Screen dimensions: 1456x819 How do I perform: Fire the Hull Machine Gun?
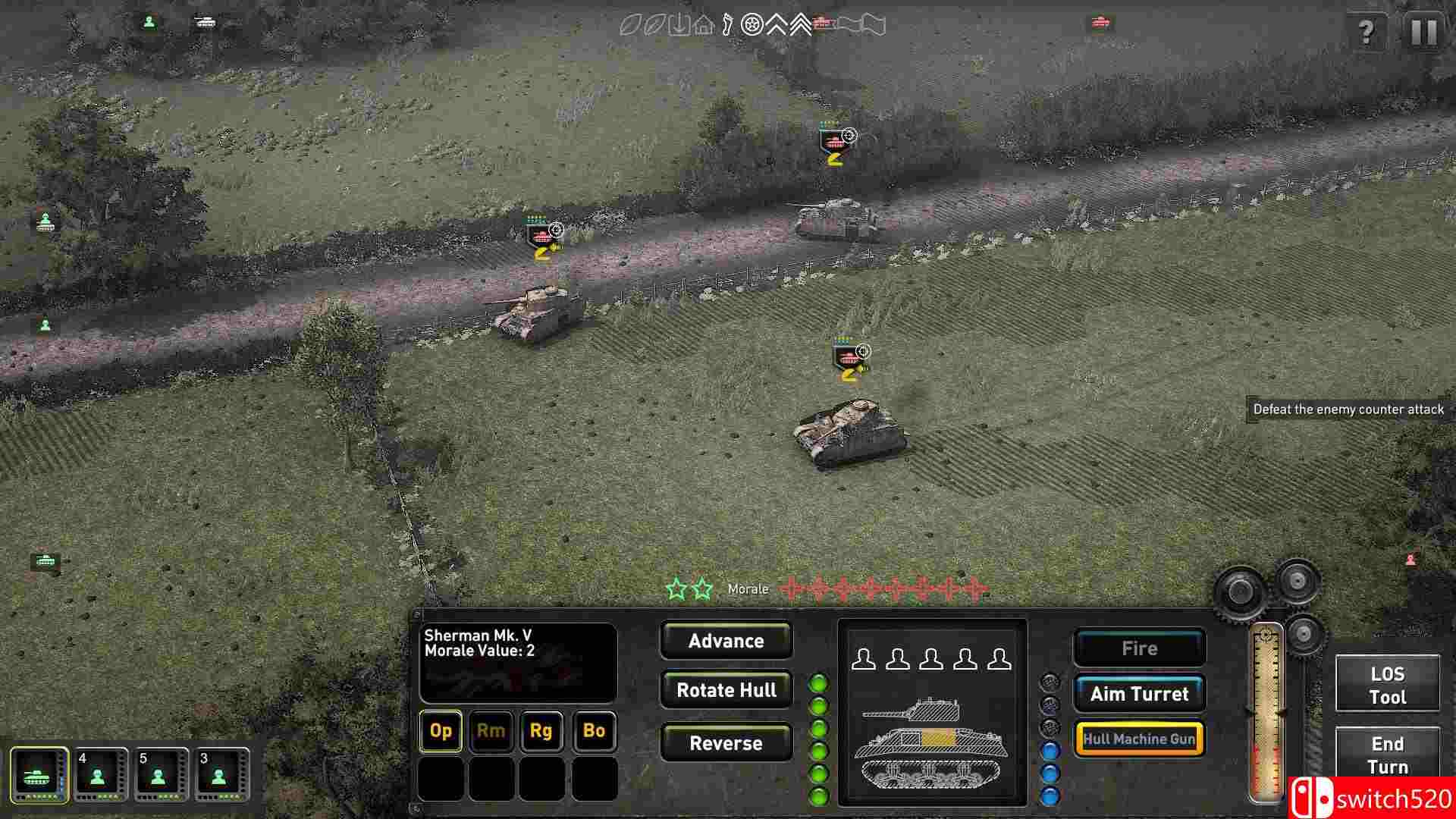pos(1139,738)
